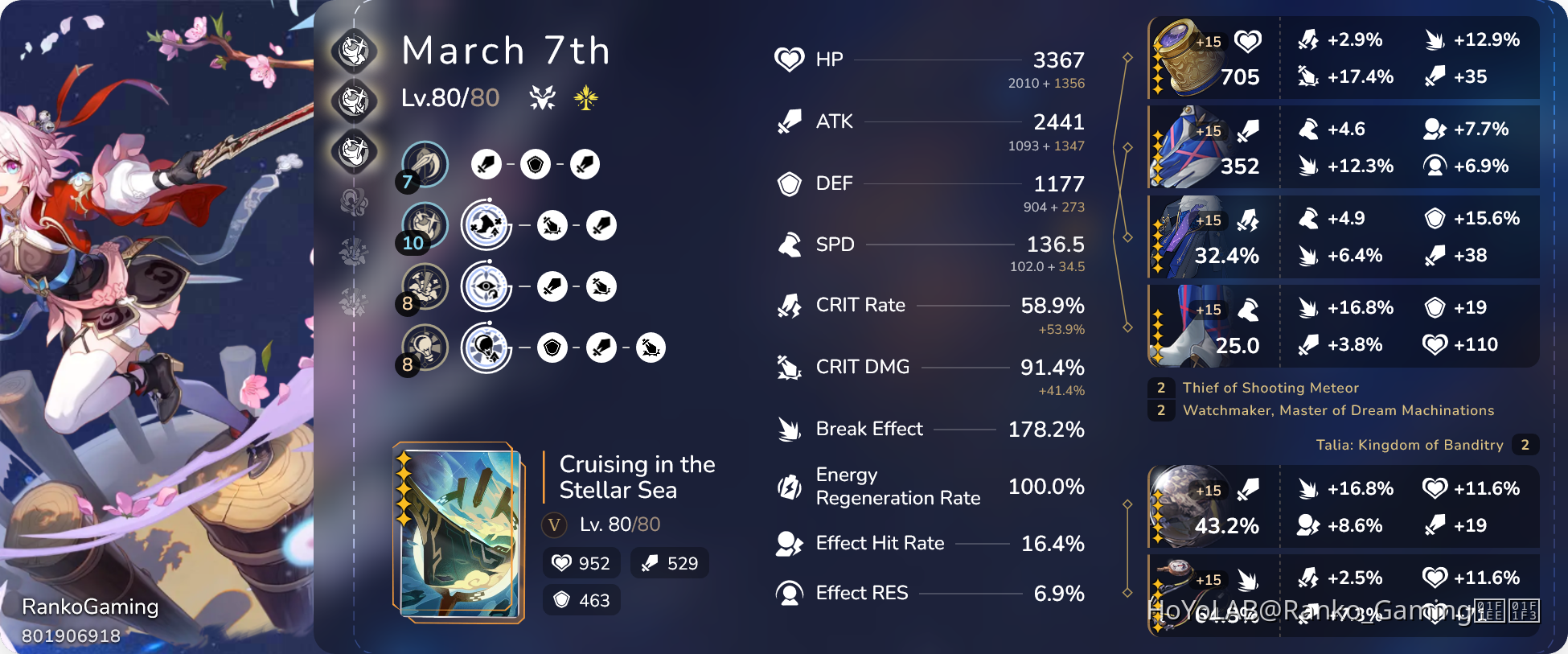The width and height of the screenshot is (1568, 654).
Task: Click the Effect RES stat icon
Action: 790,593
